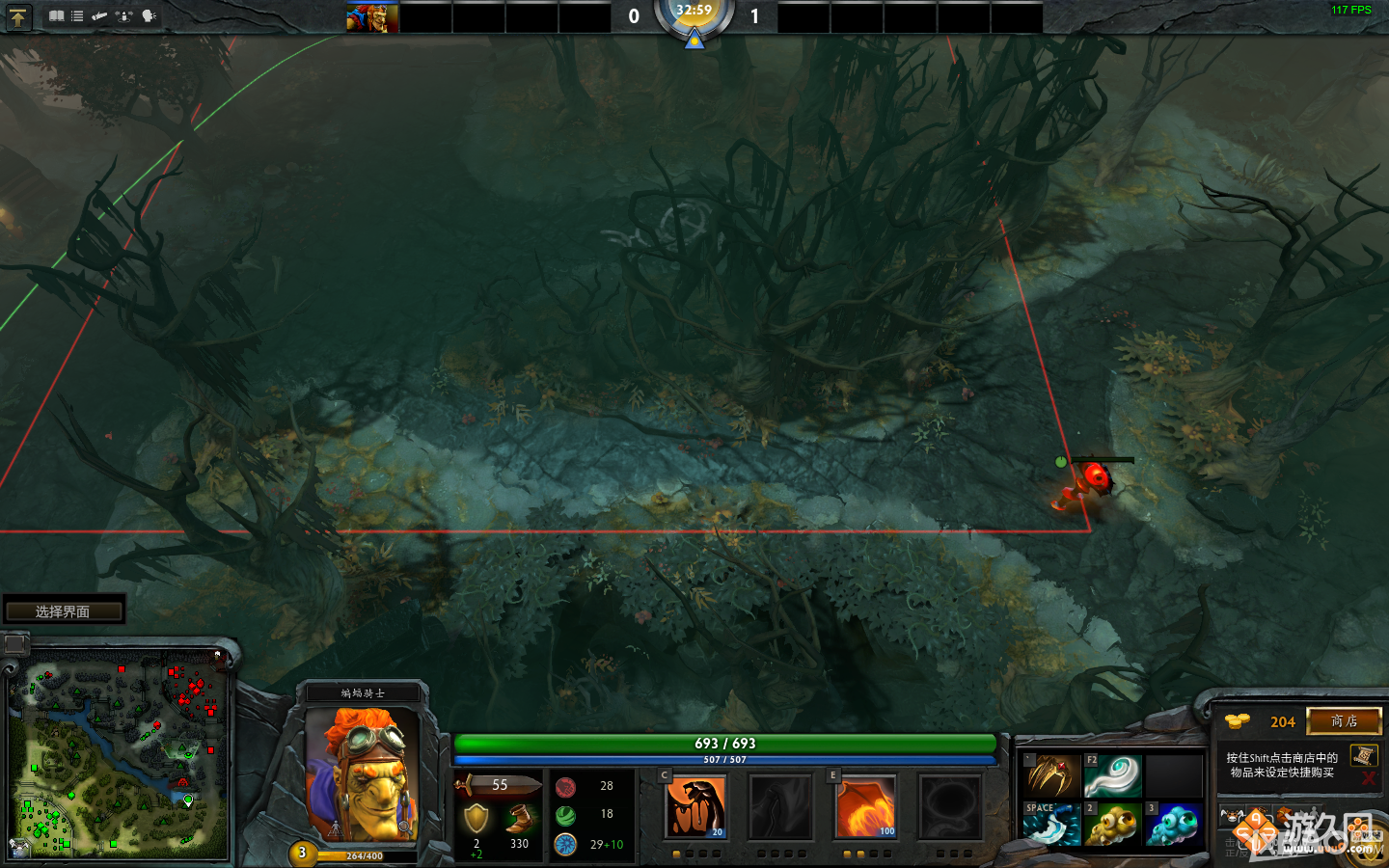Open the scoreboard book icon in top toolbar
Screen dimensions: 1389x868
pos(56,15)
